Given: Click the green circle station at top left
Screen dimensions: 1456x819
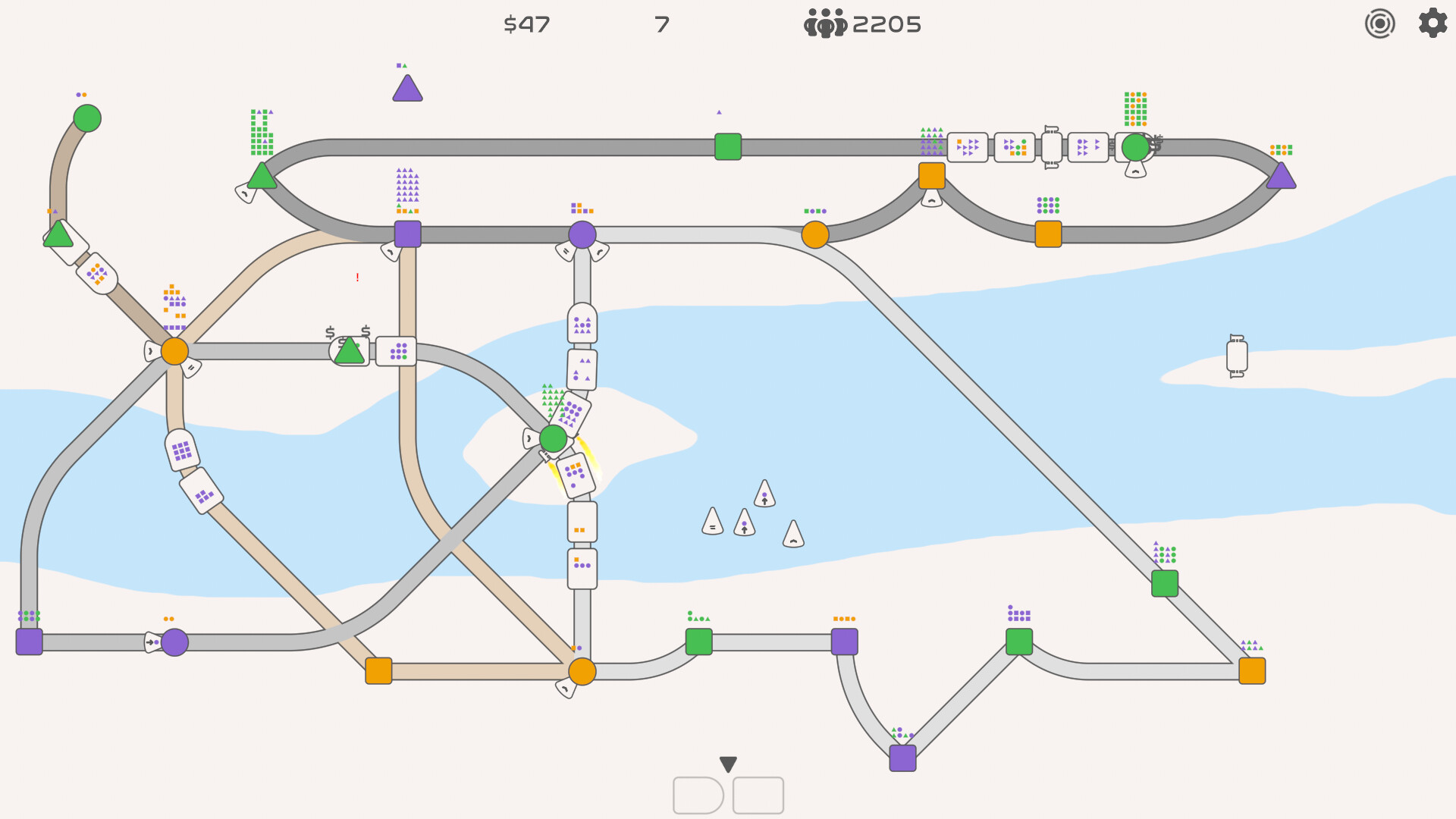Looking at the screenshot, I should [86, 118].
